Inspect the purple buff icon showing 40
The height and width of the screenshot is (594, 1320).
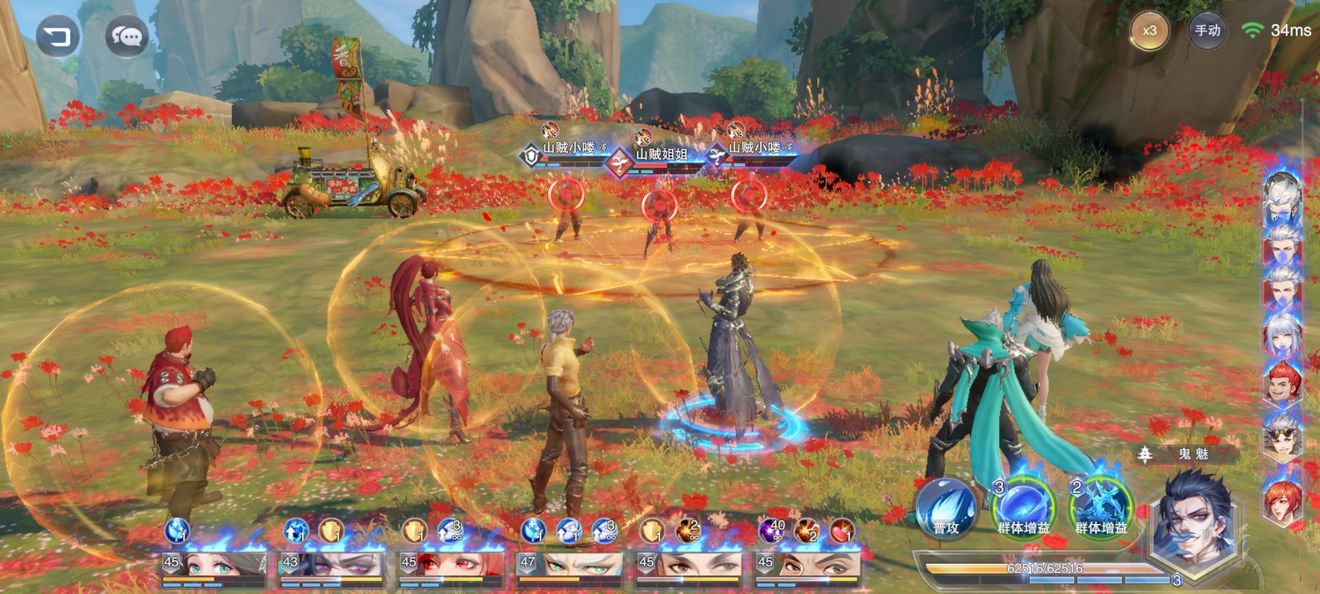pos(773,531)
